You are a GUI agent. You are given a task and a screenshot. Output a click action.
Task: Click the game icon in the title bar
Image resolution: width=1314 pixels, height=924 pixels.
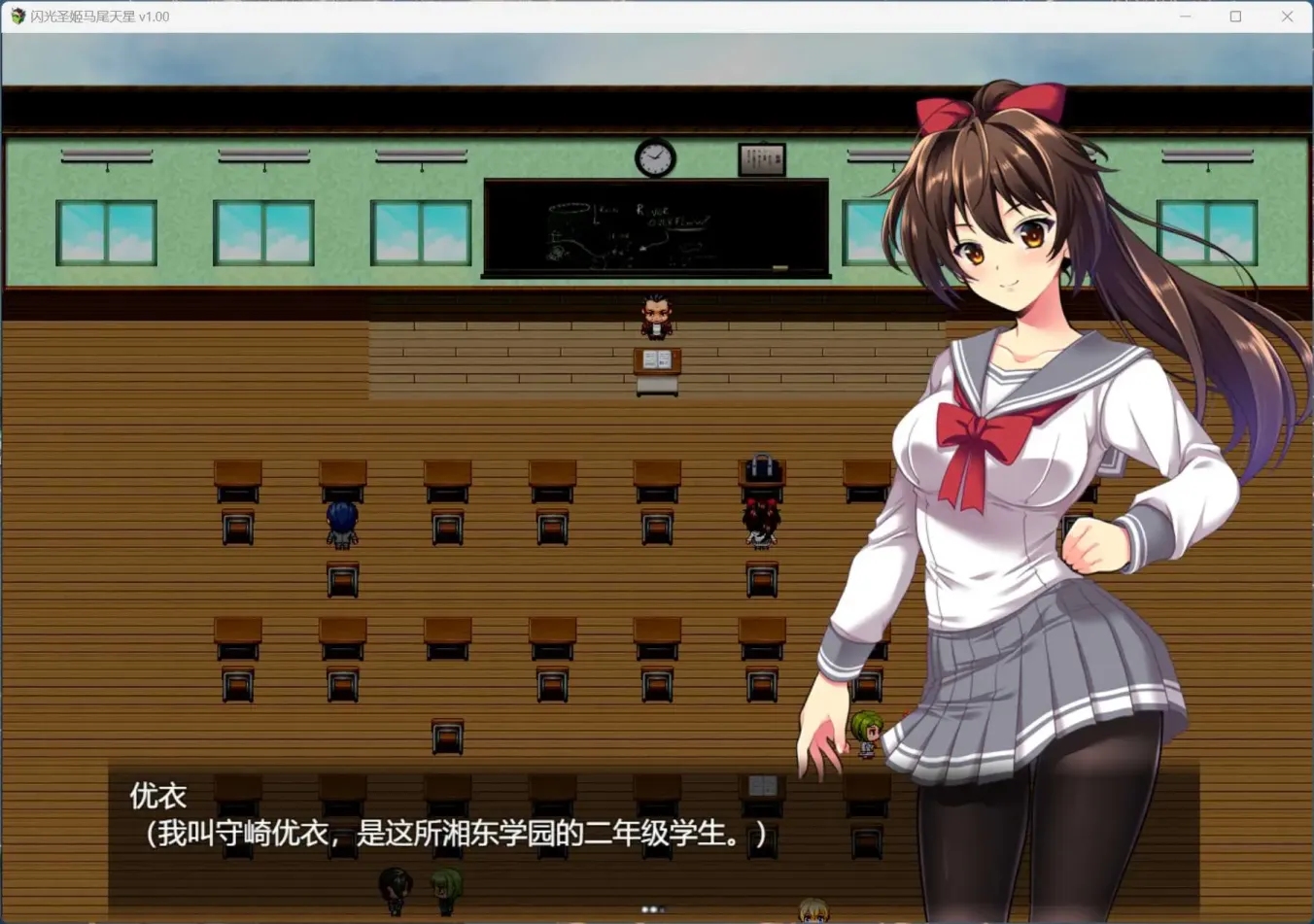tap(17, 17)
